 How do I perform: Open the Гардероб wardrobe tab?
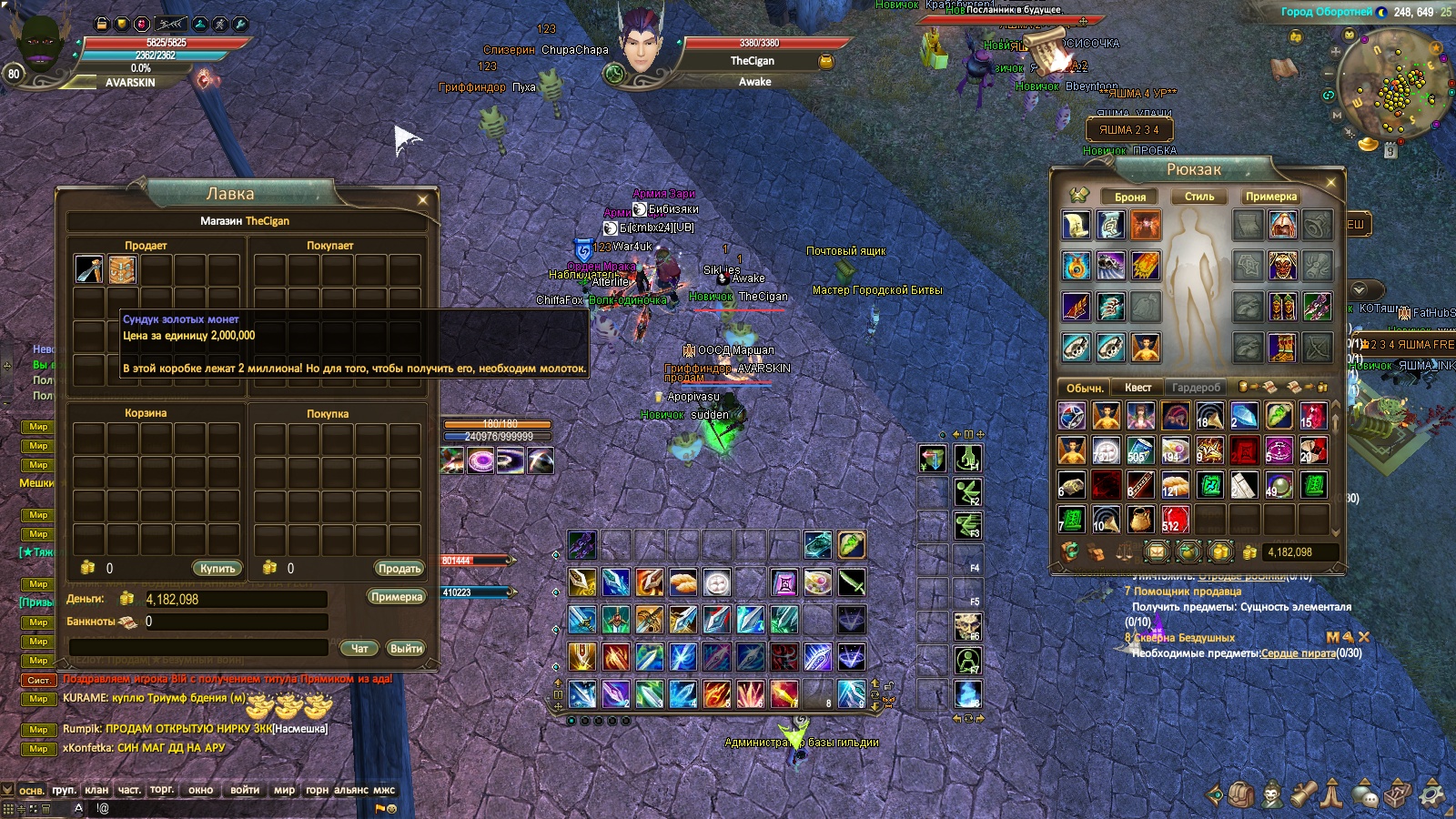1196,388
